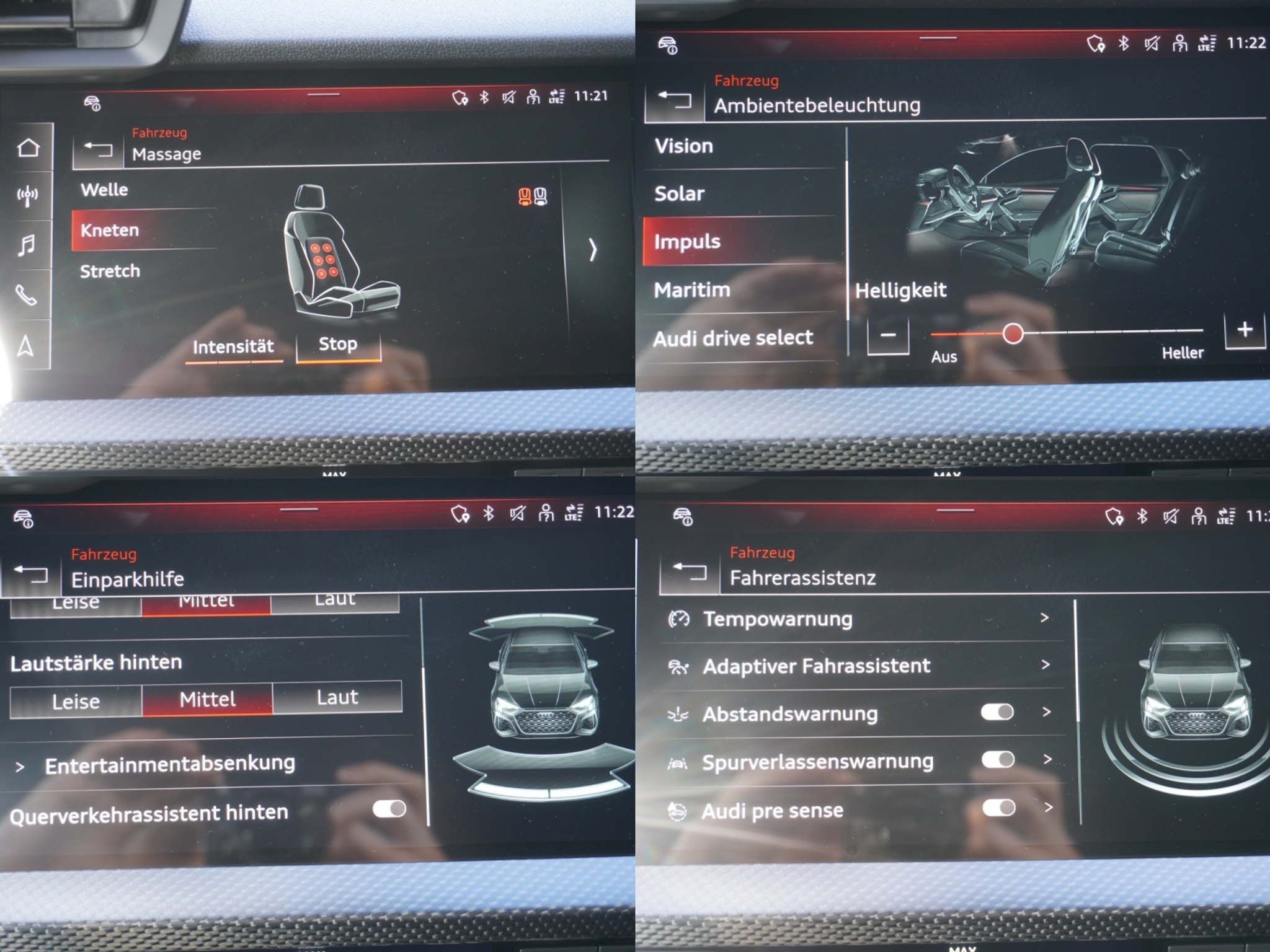Select the Welle massage program
Screen dimensions: 1270x952
pyautogui.click(x=104, y=190)
